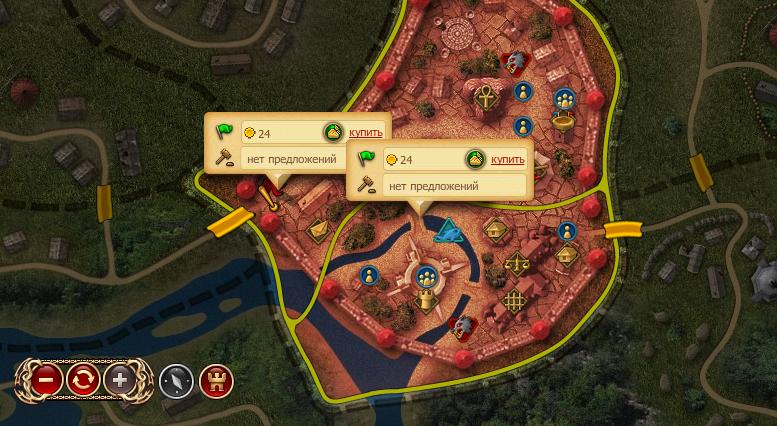Open the castle tower button

pyautogui.click(x=215, y=380)
